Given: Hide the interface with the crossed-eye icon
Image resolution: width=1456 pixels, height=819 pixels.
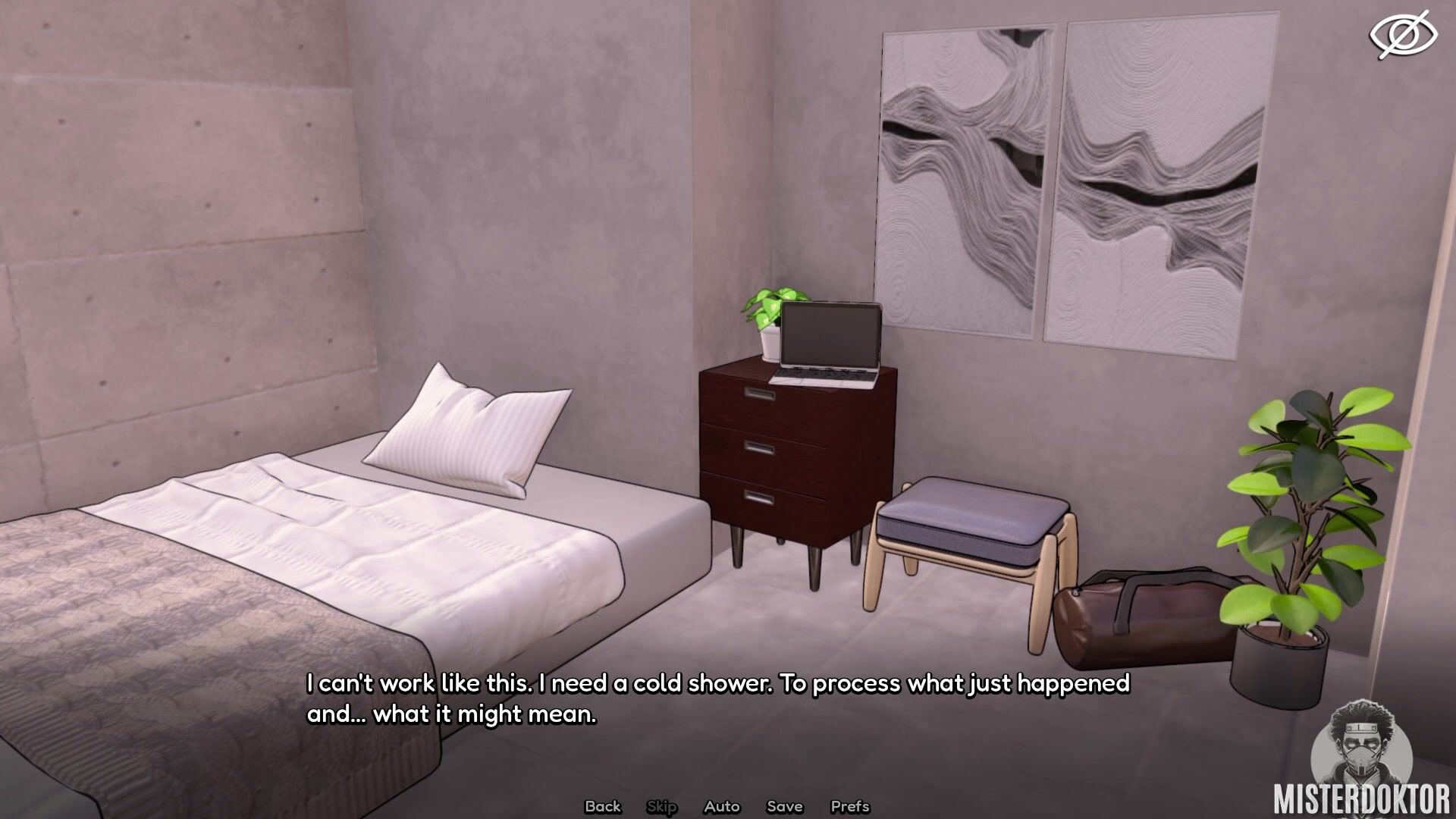Looking at the screenshot, I should click(x=1402, y=35).
